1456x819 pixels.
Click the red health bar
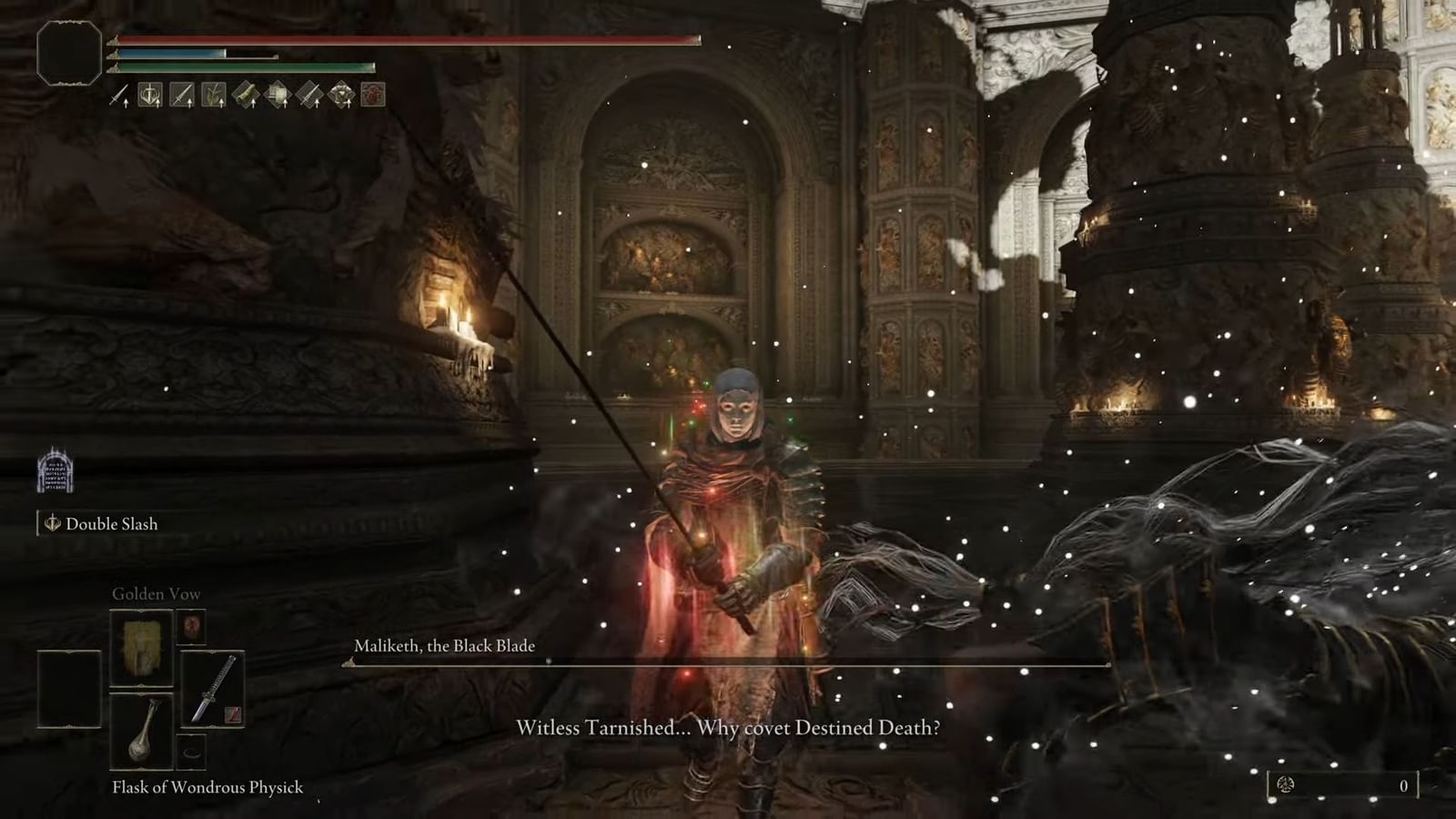tap(400, 40)
